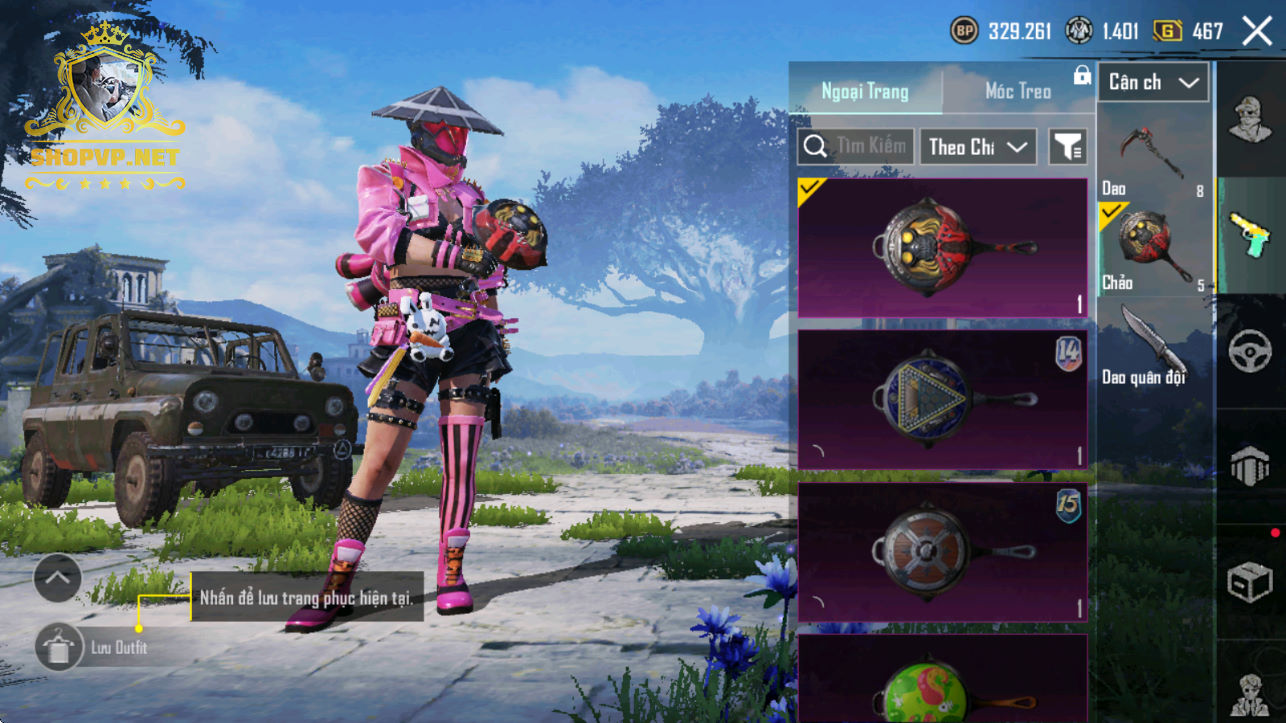
Task: Choose the Chảo pan weapon type
Action: click(x=1153, y=248)
